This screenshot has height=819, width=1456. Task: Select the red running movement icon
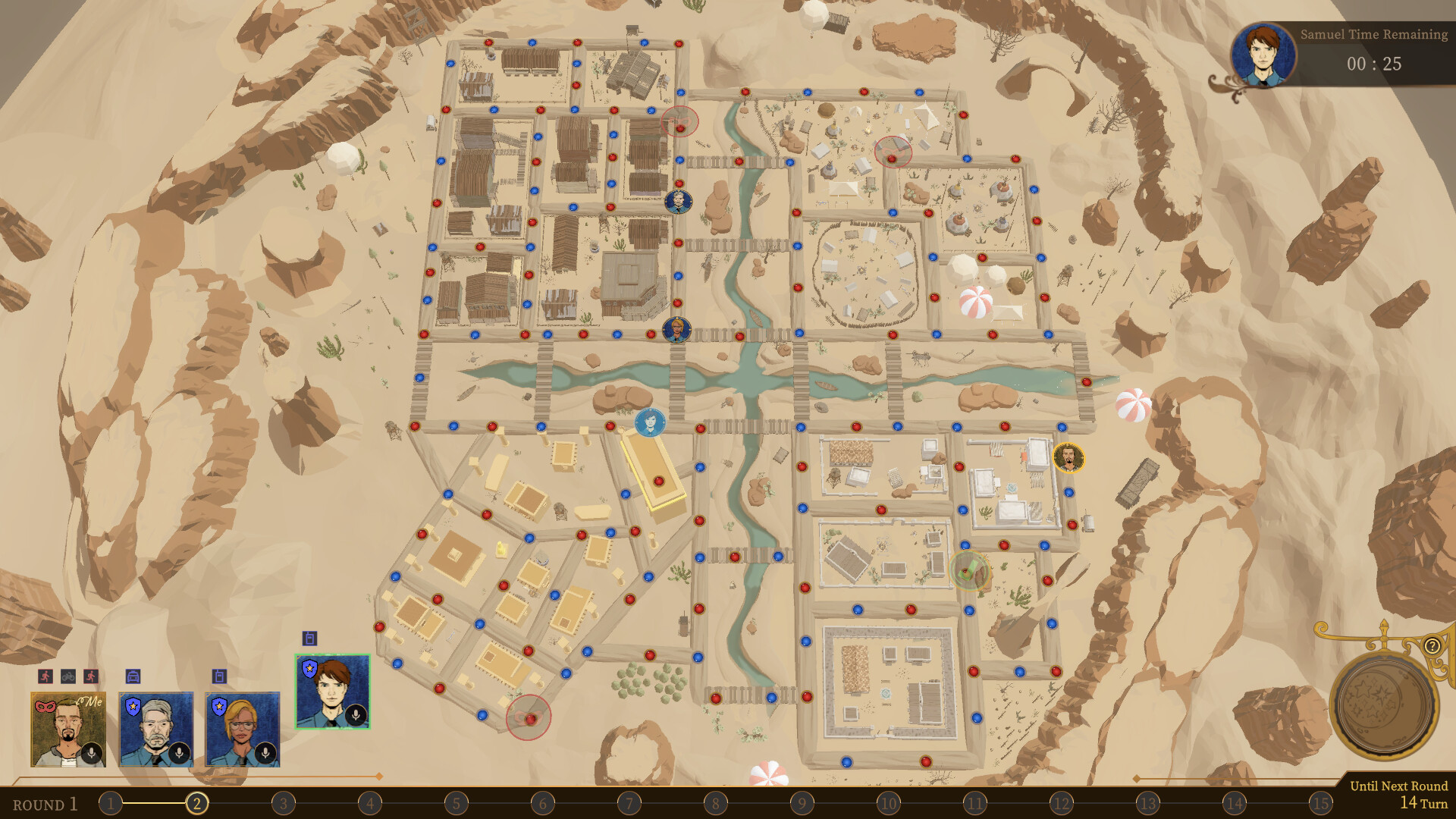(x=45, y=676)
